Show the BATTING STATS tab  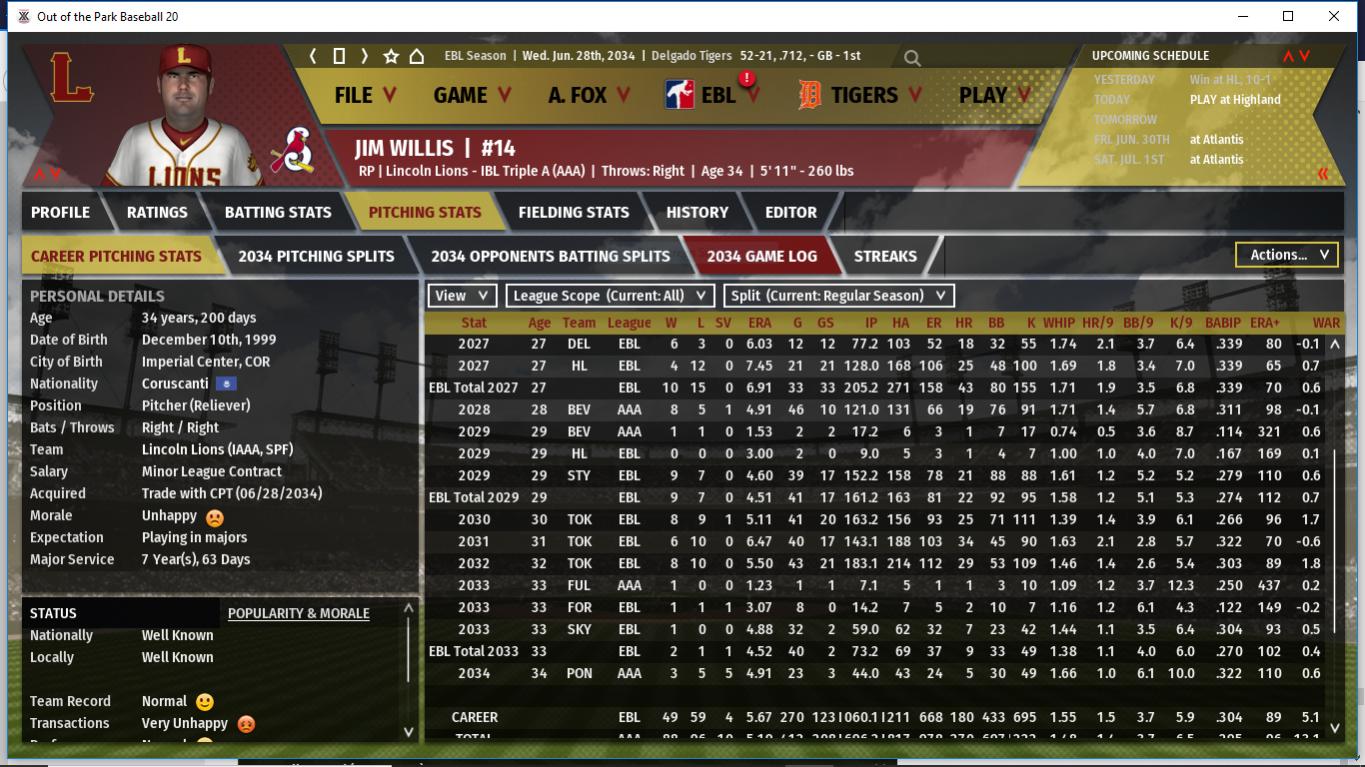pyautogui.click(x=278, y=212)
